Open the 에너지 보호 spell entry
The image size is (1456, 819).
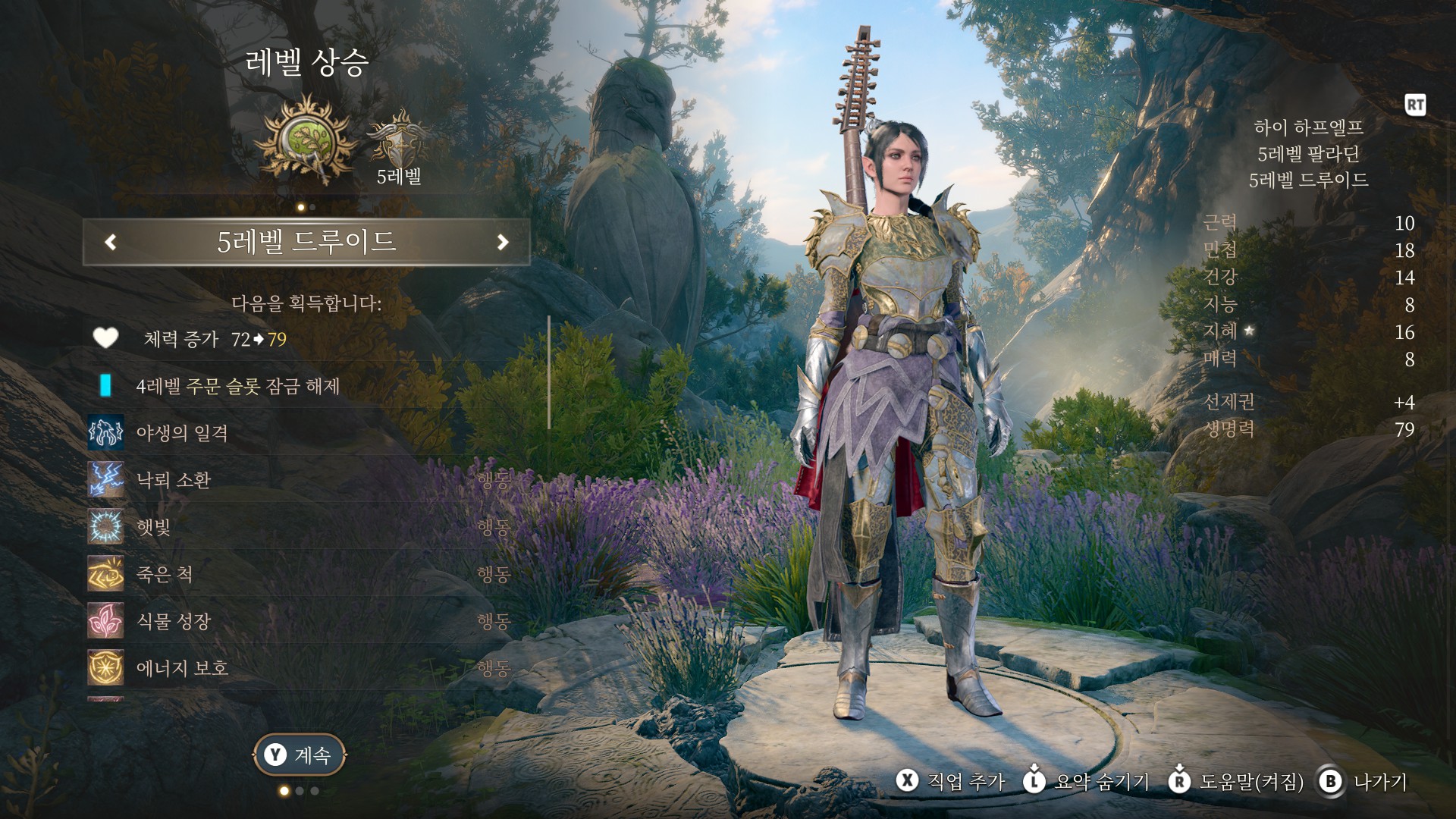182,668
